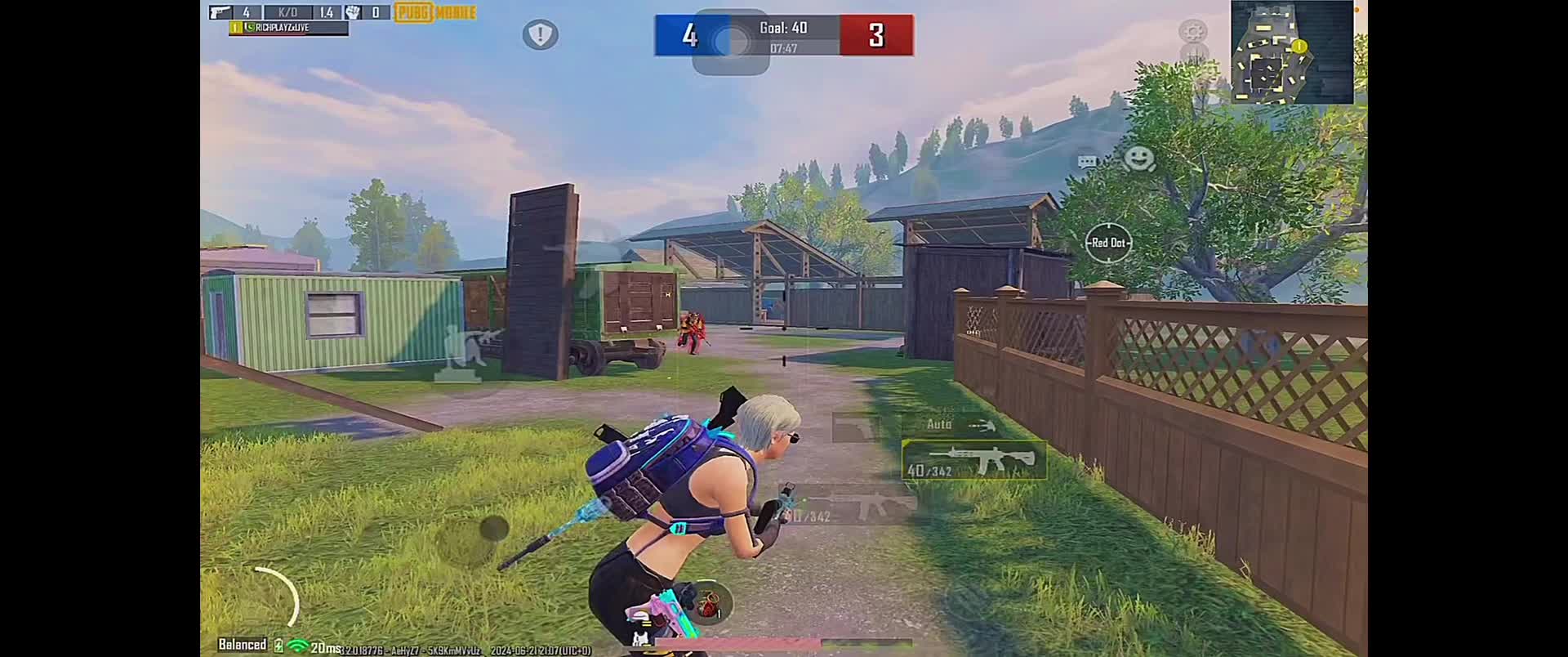This screenshot has height=657, width=1568.
Task: Tap the Balanced graphics indicator
Action: click(243, 645)
